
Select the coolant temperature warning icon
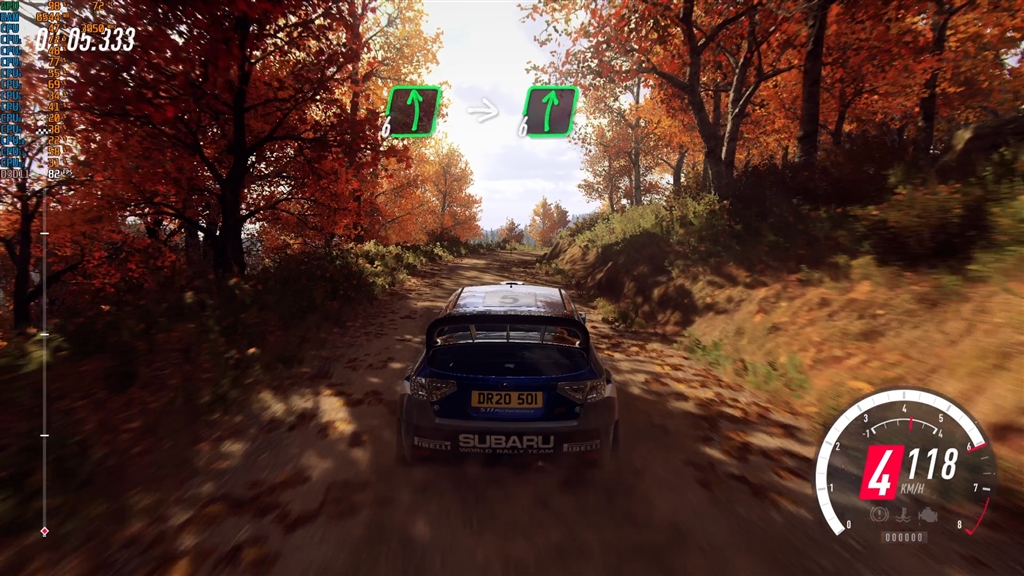pyautogui.click(x=904, y=517)
